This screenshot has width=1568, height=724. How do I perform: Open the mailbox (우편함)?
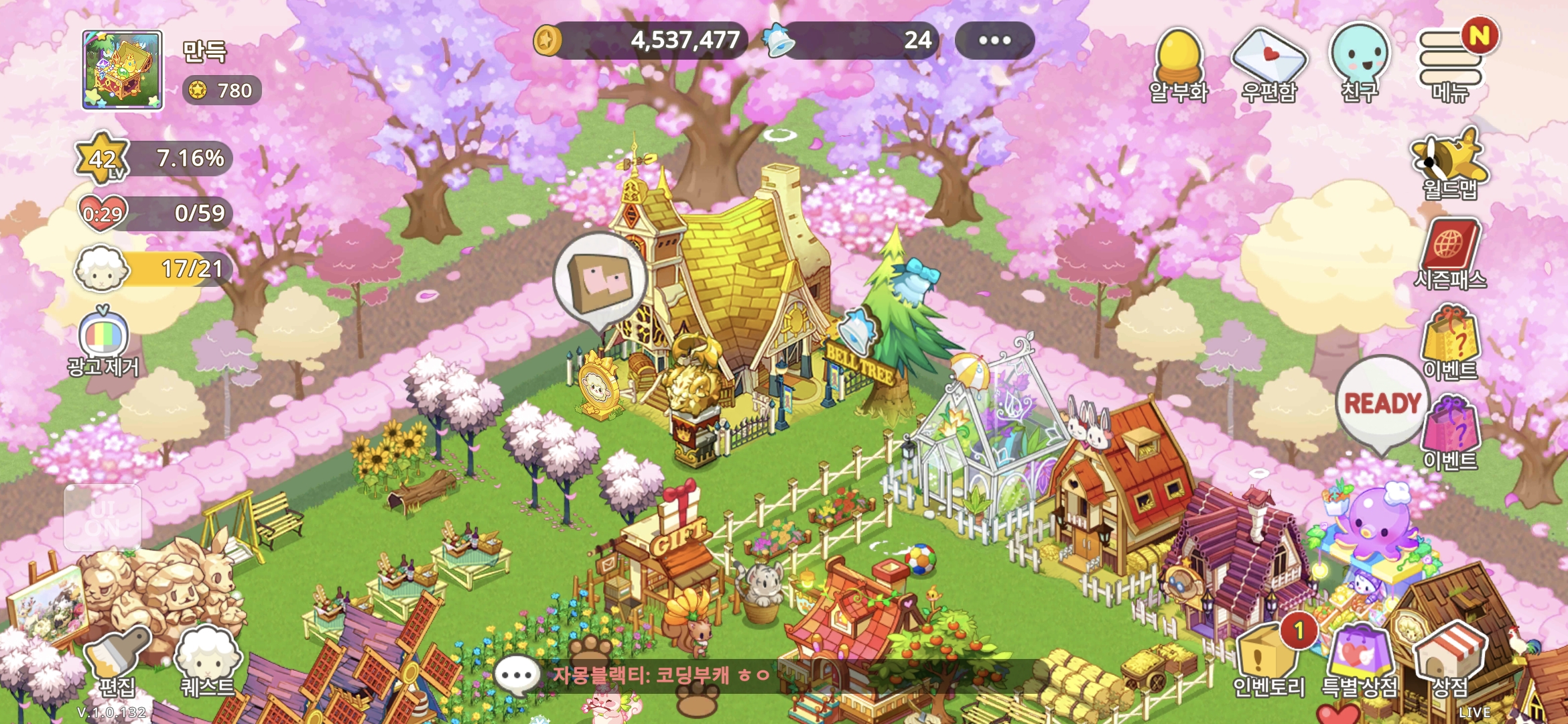1268,66
